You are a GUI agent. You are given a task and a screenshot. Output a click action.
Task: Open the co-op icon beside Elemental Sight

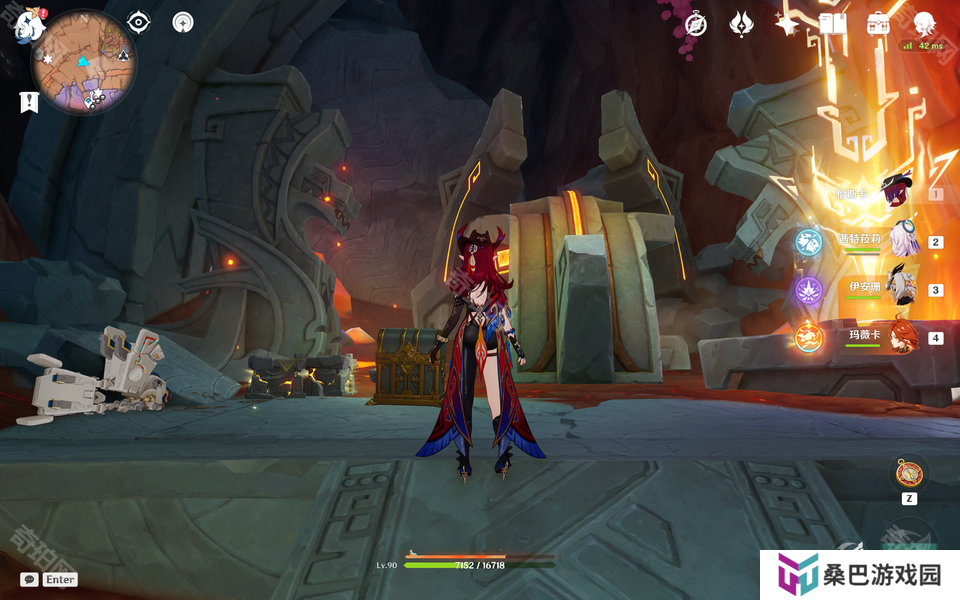pyautogui.click(x=183, y=22)
